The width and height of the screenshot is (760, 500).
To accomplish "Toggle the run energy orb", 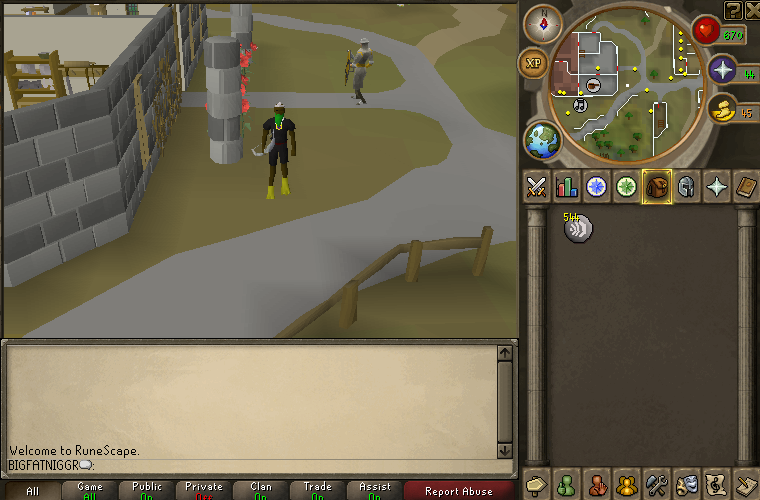I will (722, 109).
